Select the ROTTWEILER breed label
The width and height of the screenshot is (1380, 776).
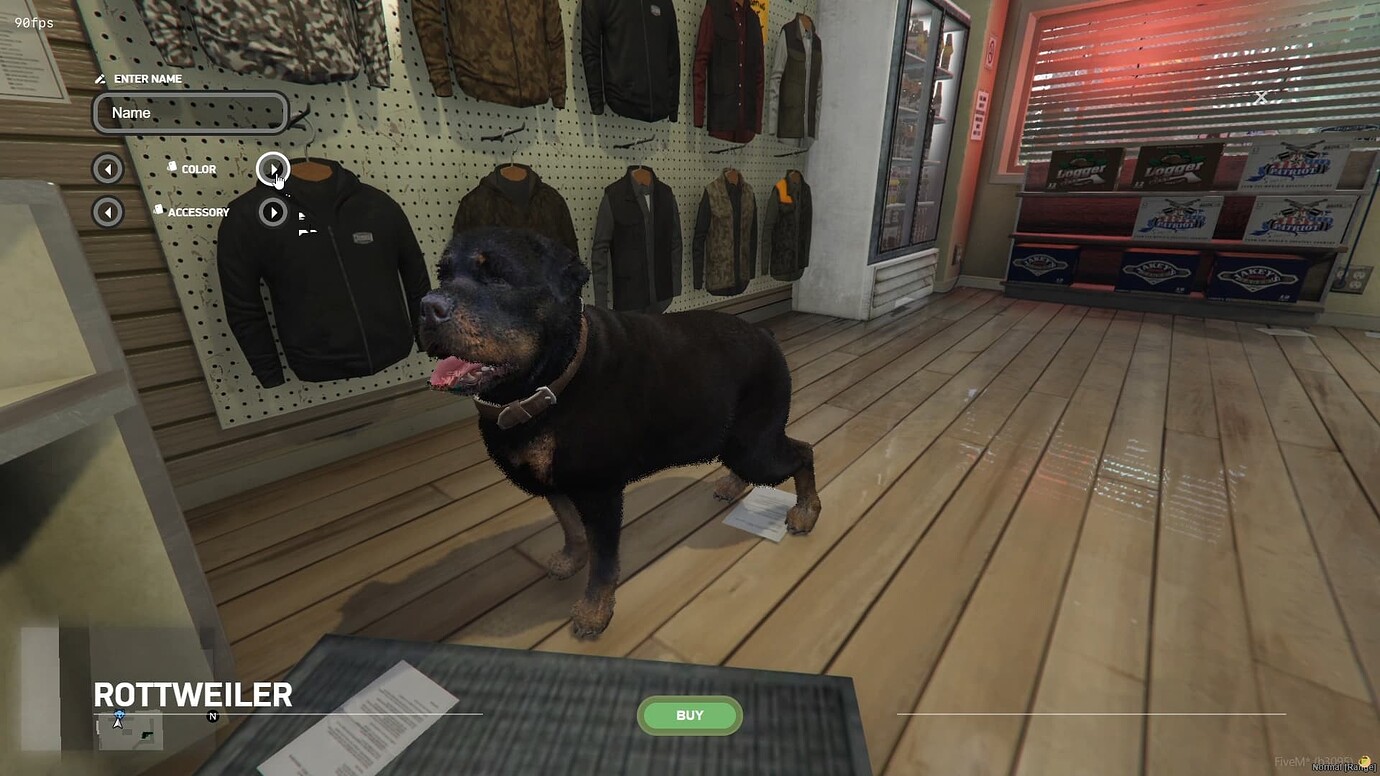192,695
